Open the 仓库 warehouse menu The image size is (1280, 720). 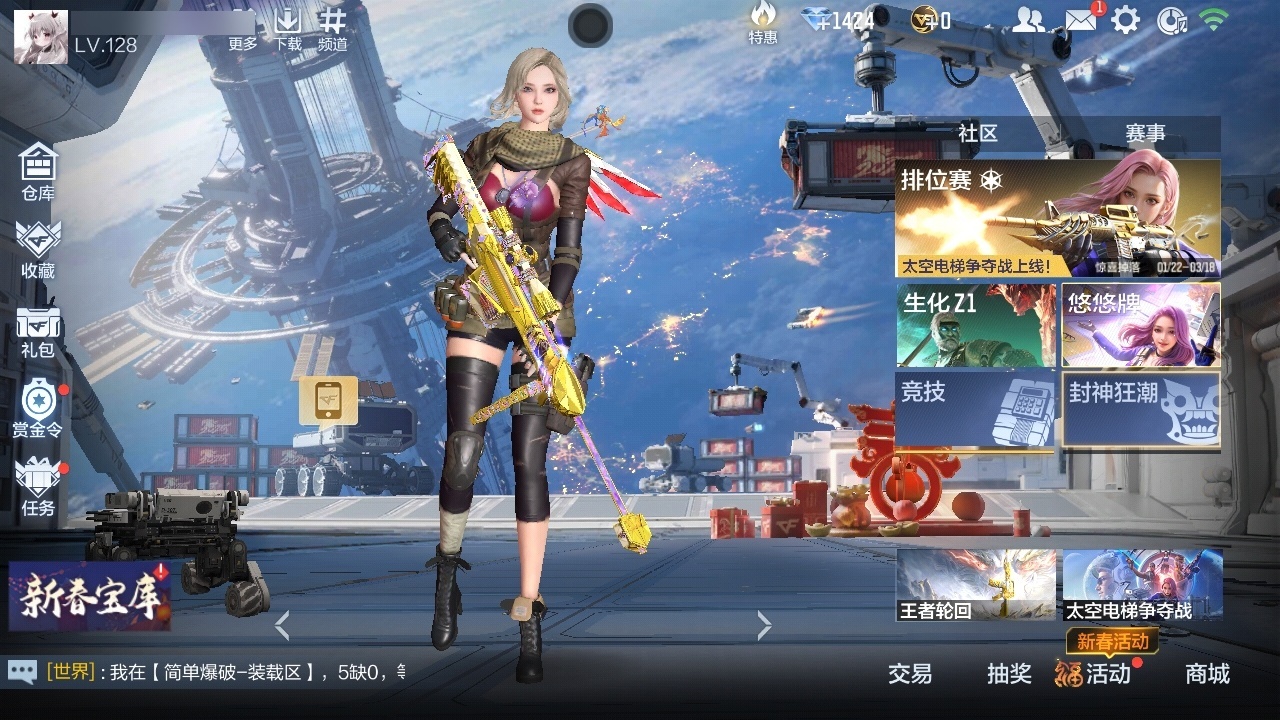38,170
